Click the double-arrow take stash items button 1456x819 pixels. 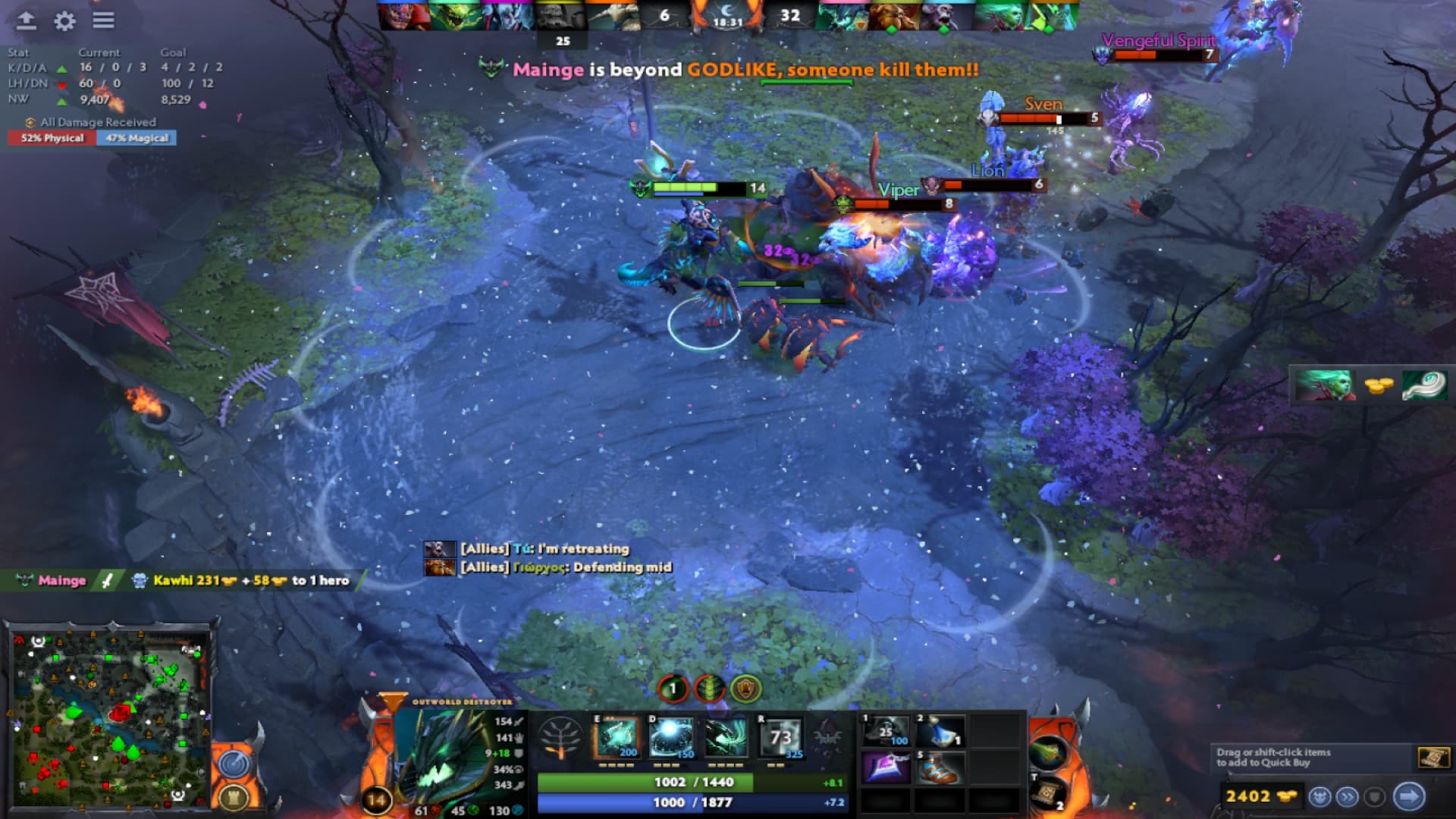1346,795
